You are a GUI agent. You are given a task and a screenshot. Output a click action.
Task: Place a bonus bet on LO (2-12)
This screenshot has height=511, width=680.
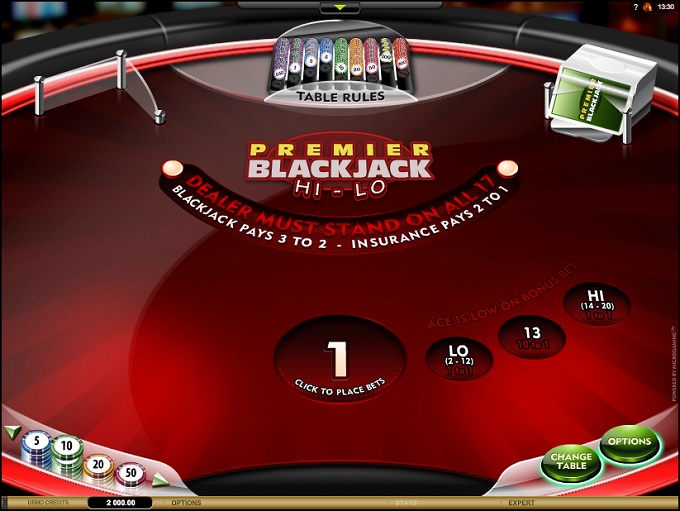click(x=459, y=356)
